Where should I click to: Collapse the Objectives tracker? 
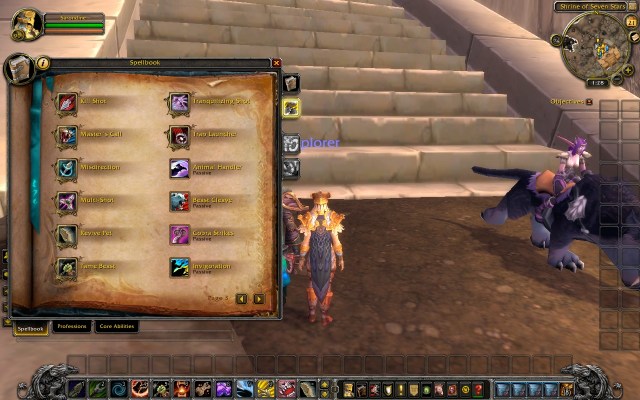590,102
